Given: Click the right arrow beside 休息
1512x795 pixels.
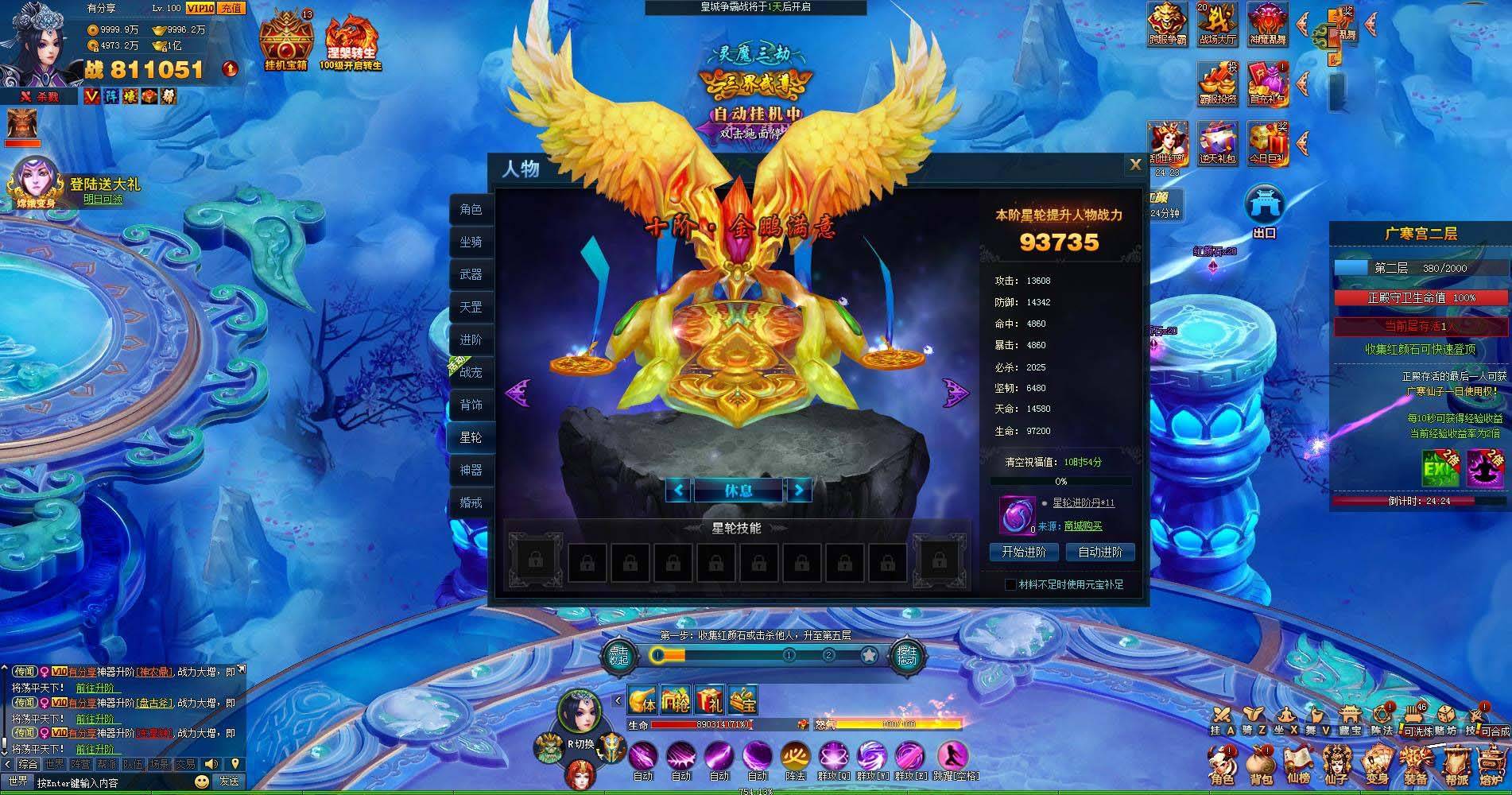Looking at the screenshot, I should (799, 491).
